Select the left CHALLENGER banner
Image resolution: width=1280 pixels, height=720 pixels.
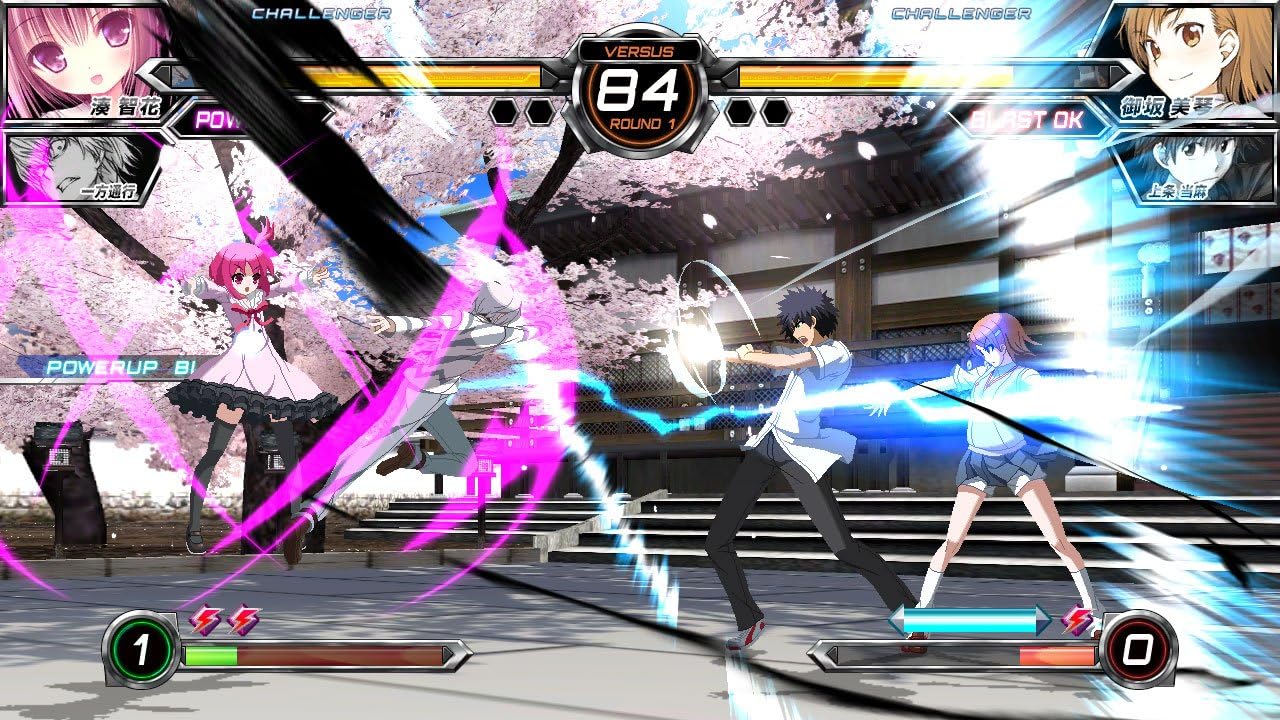(x=320, y=13)
